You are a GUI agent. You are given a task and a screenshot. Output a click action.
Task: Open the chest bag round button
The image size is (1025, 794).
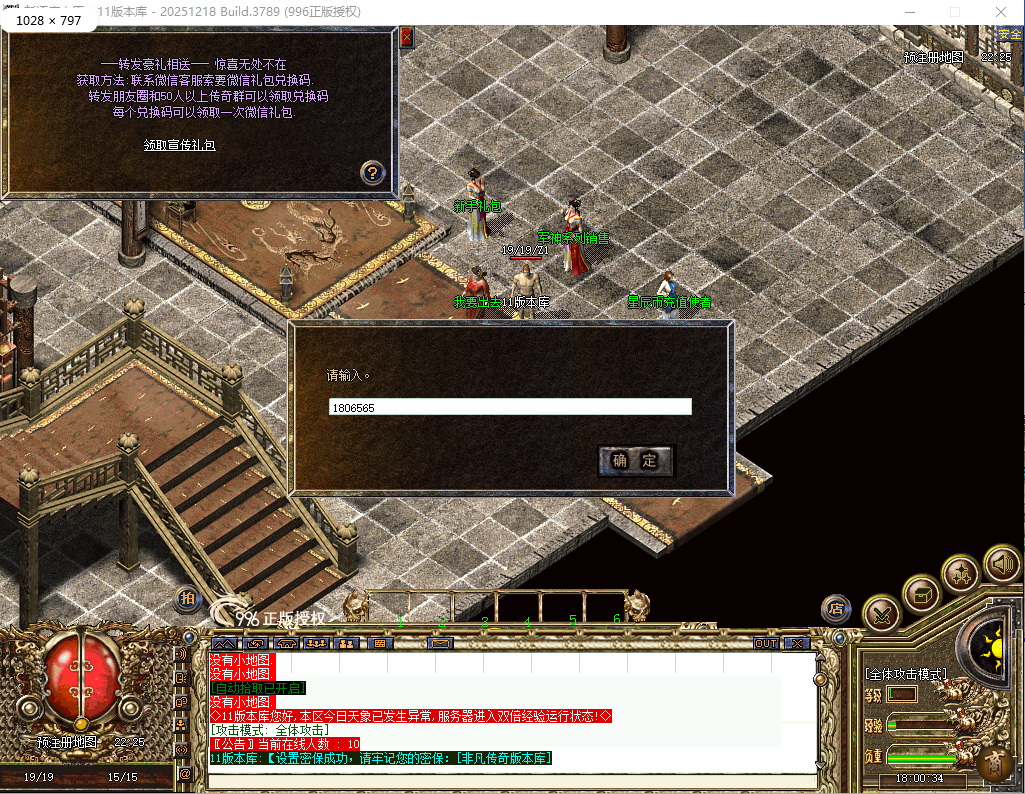click(921, 594)
